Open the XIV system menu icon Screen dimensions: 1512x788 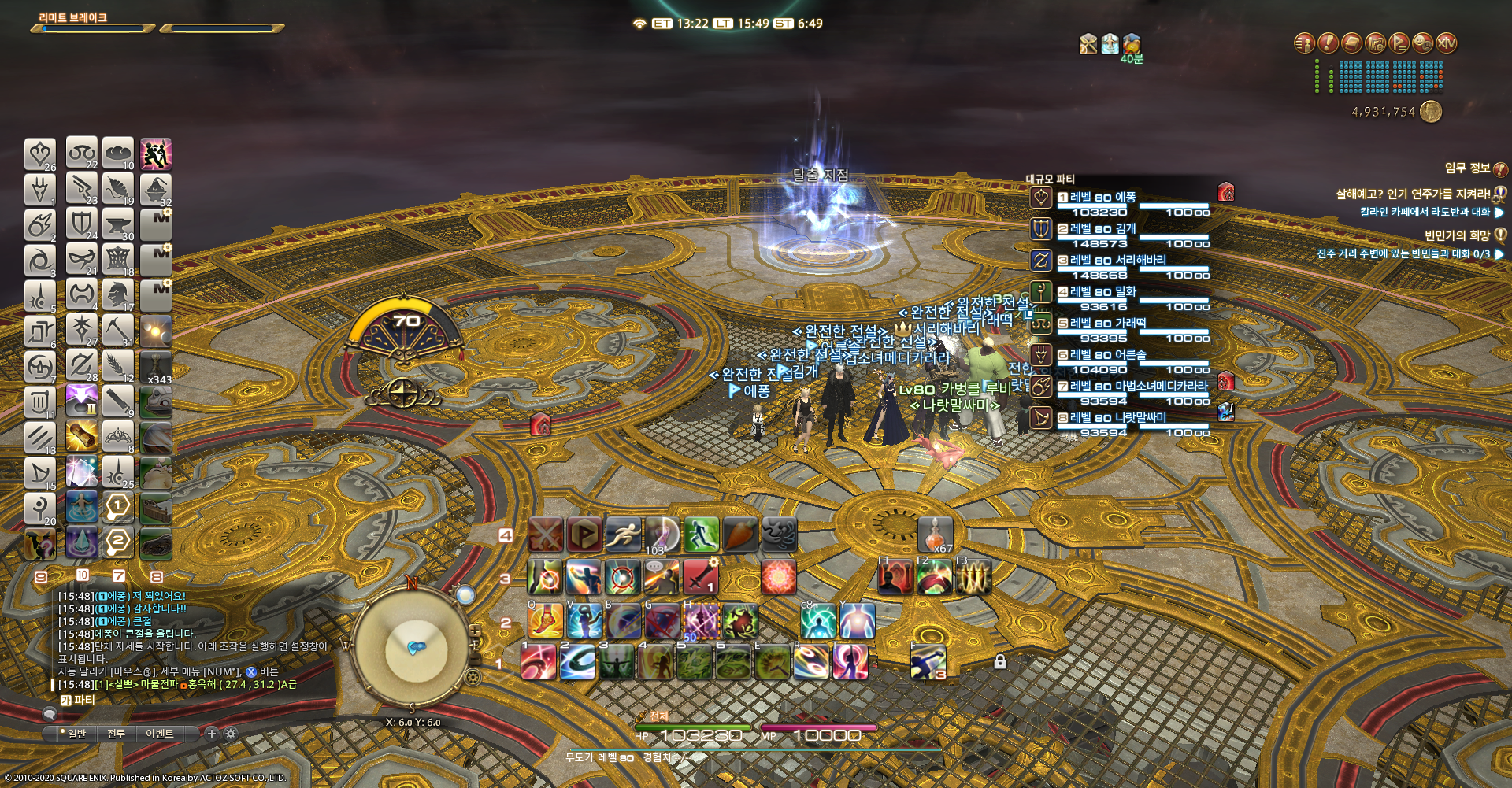[x=1447, y=43]
